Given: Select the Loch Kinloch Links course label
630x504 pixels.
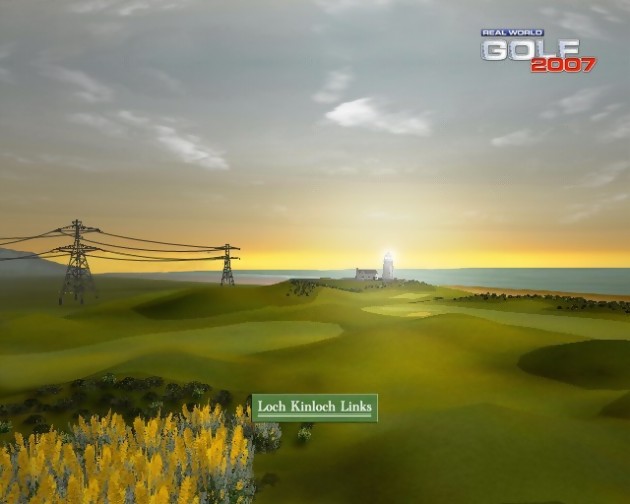Looking at the screenshot, I should pyautogui.click(x=314, y=407).
